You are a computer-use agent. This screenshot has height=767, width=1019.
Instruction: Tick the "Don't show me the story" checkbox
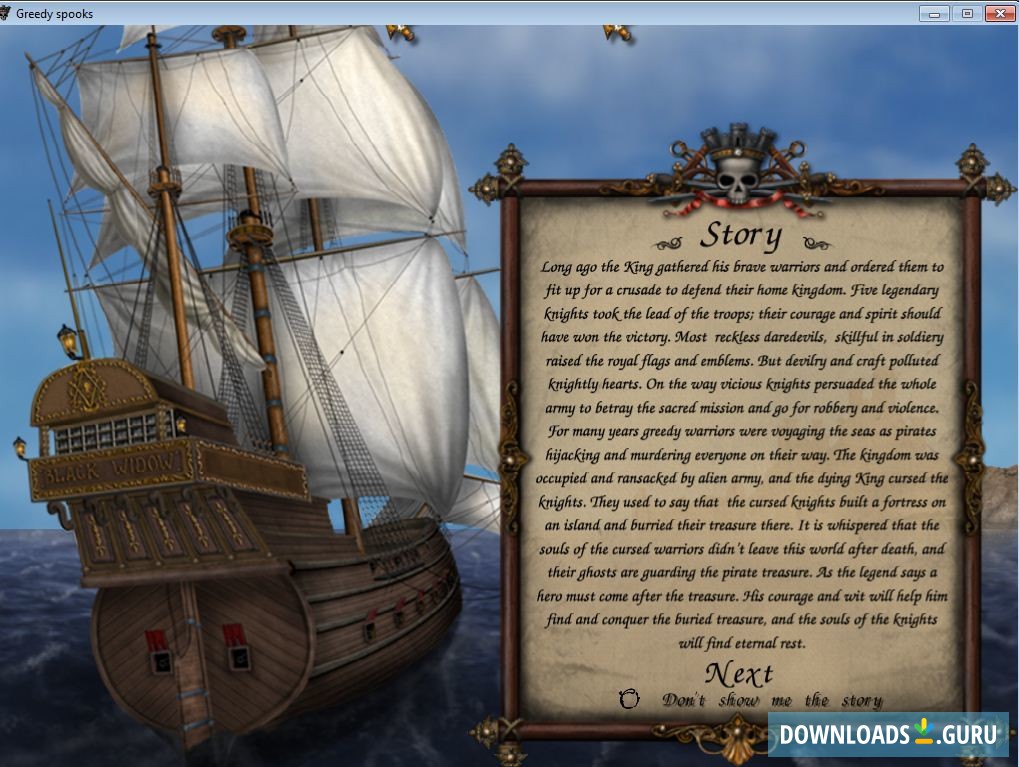click(x=629, y=700)
